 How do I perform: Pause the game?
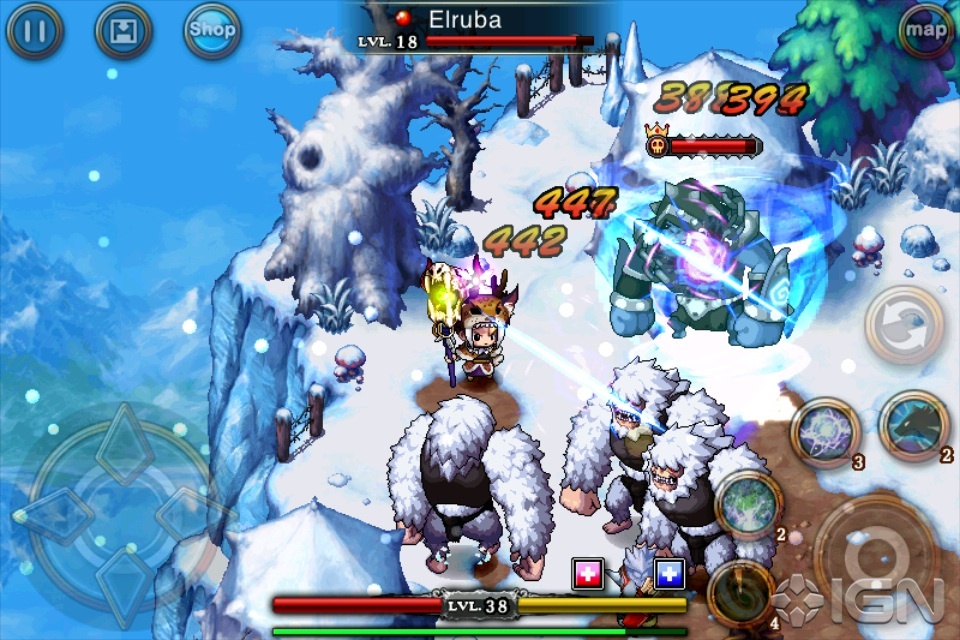click(35, 32)
